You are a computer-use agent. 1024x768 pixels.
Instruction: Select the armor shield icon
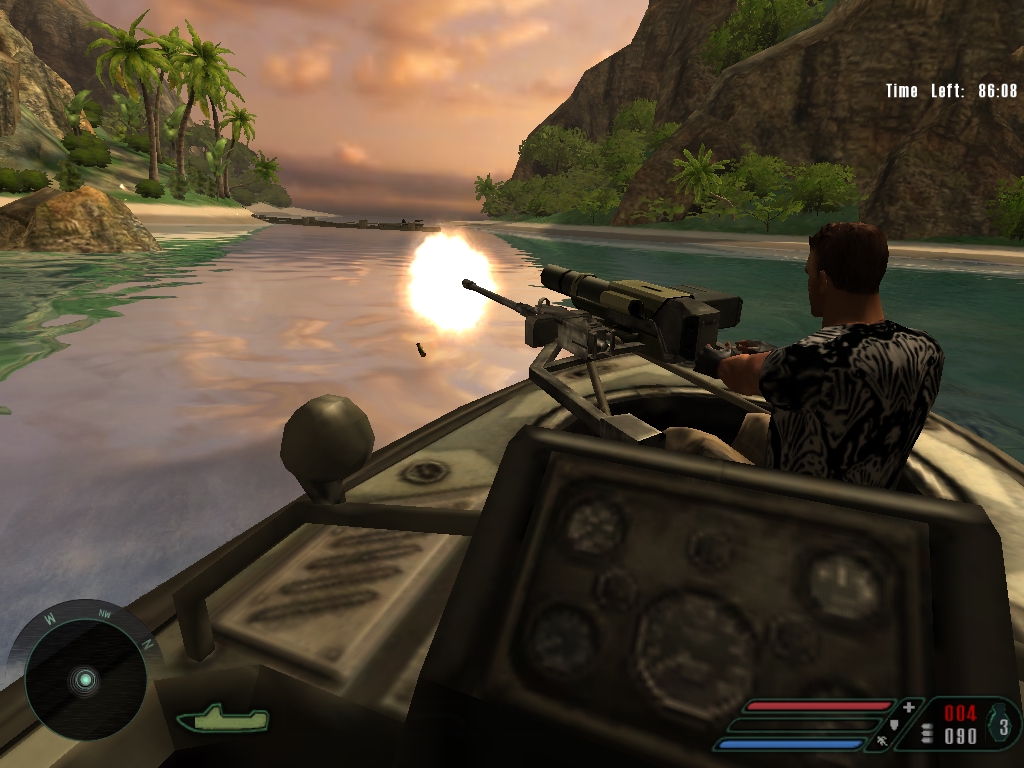point(895,725)
